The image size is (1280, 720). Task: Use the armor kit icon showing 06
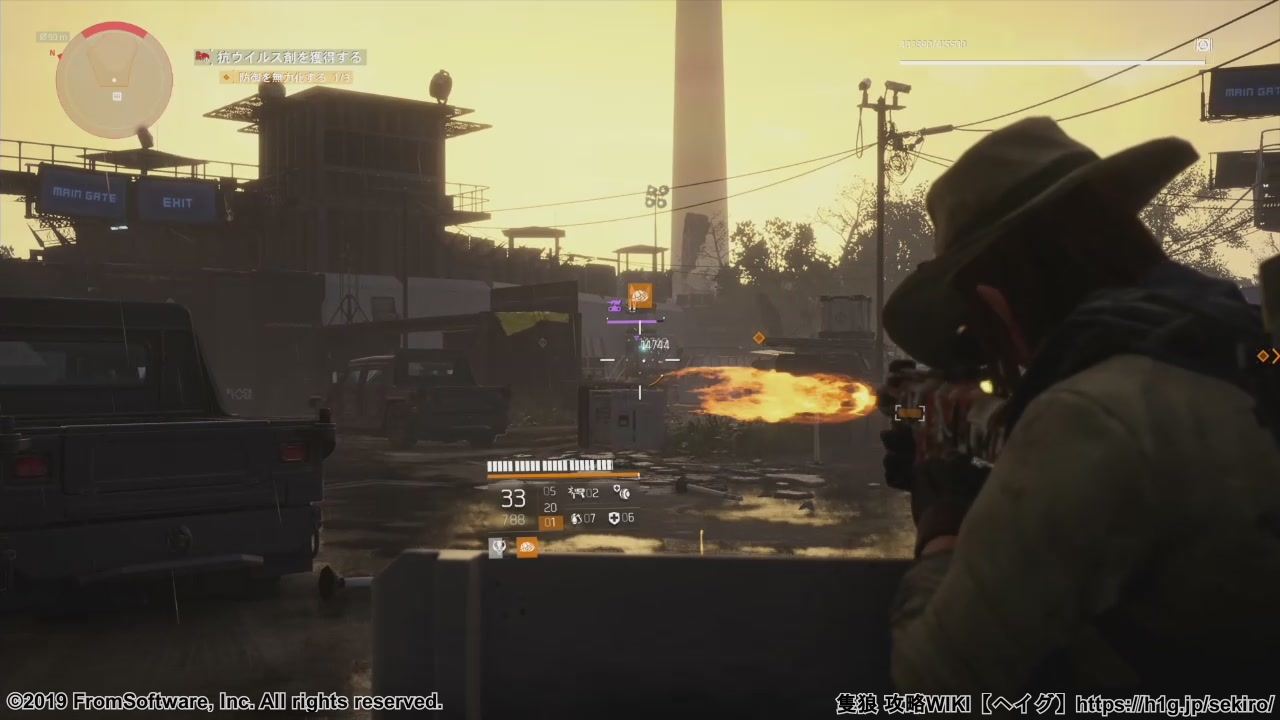click(x=614, y=518)
